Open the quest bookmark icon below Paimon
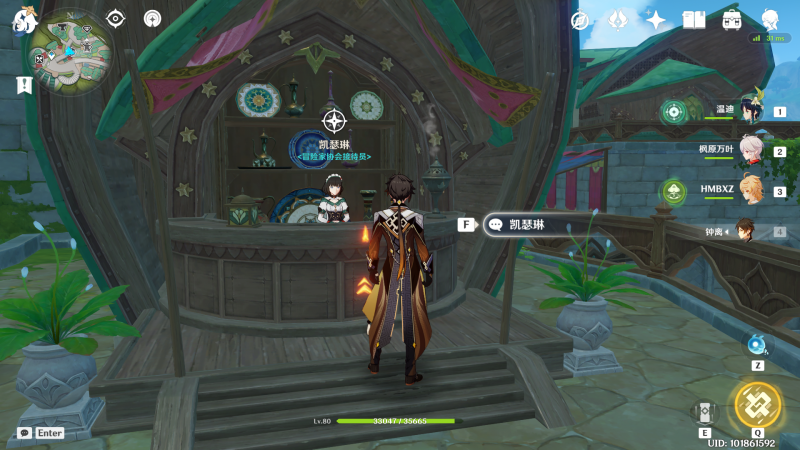This screenshot has height=450, width=800. coord(24,86)
